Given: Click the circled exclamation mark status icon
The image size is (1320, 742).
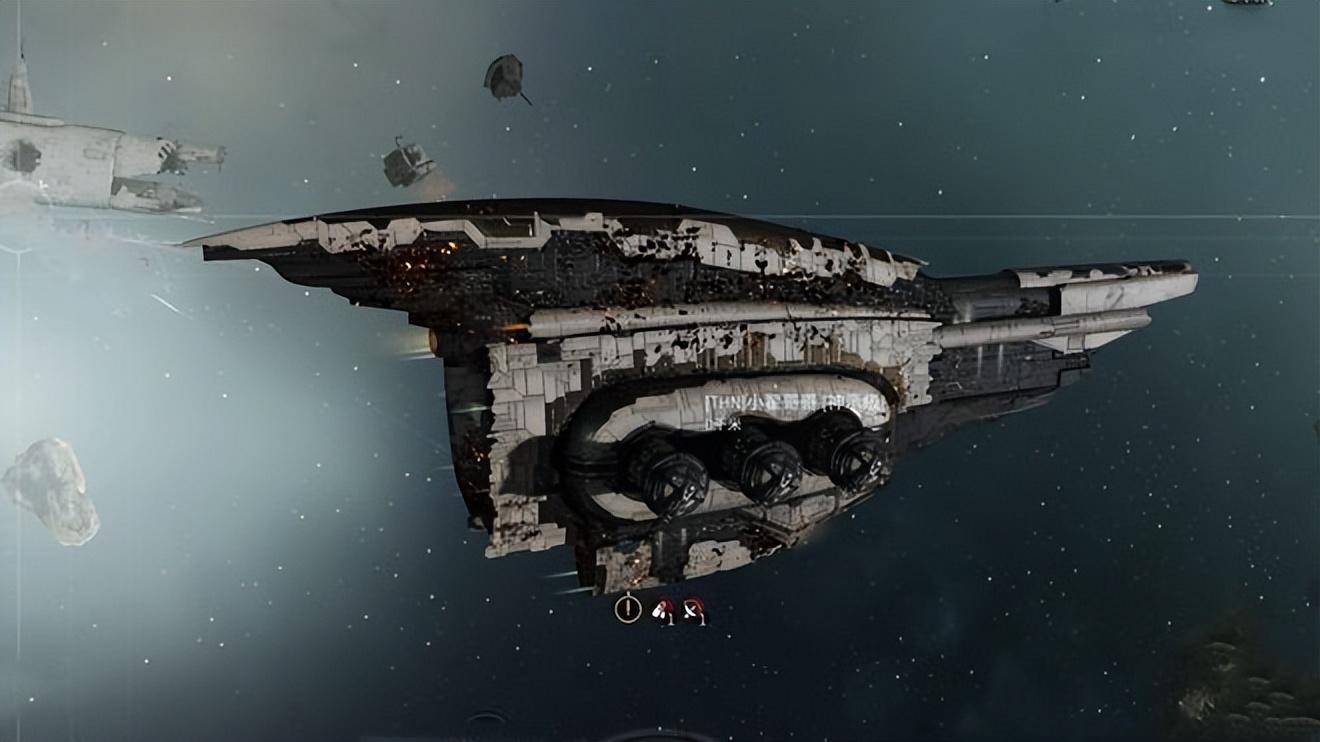Looking at the screenshot, I should tap(628, 608).
